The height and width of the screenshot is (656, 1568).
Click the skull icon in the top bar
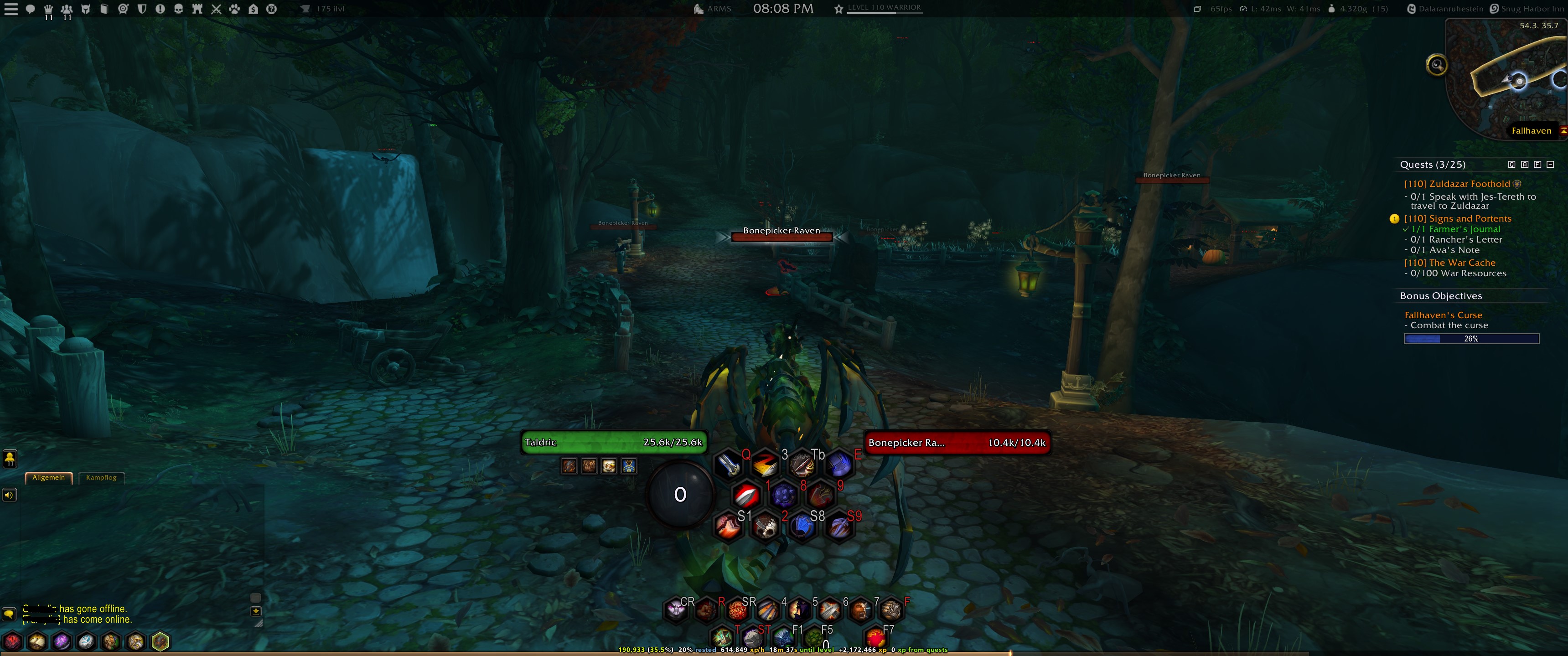click(x=178, y=9)
